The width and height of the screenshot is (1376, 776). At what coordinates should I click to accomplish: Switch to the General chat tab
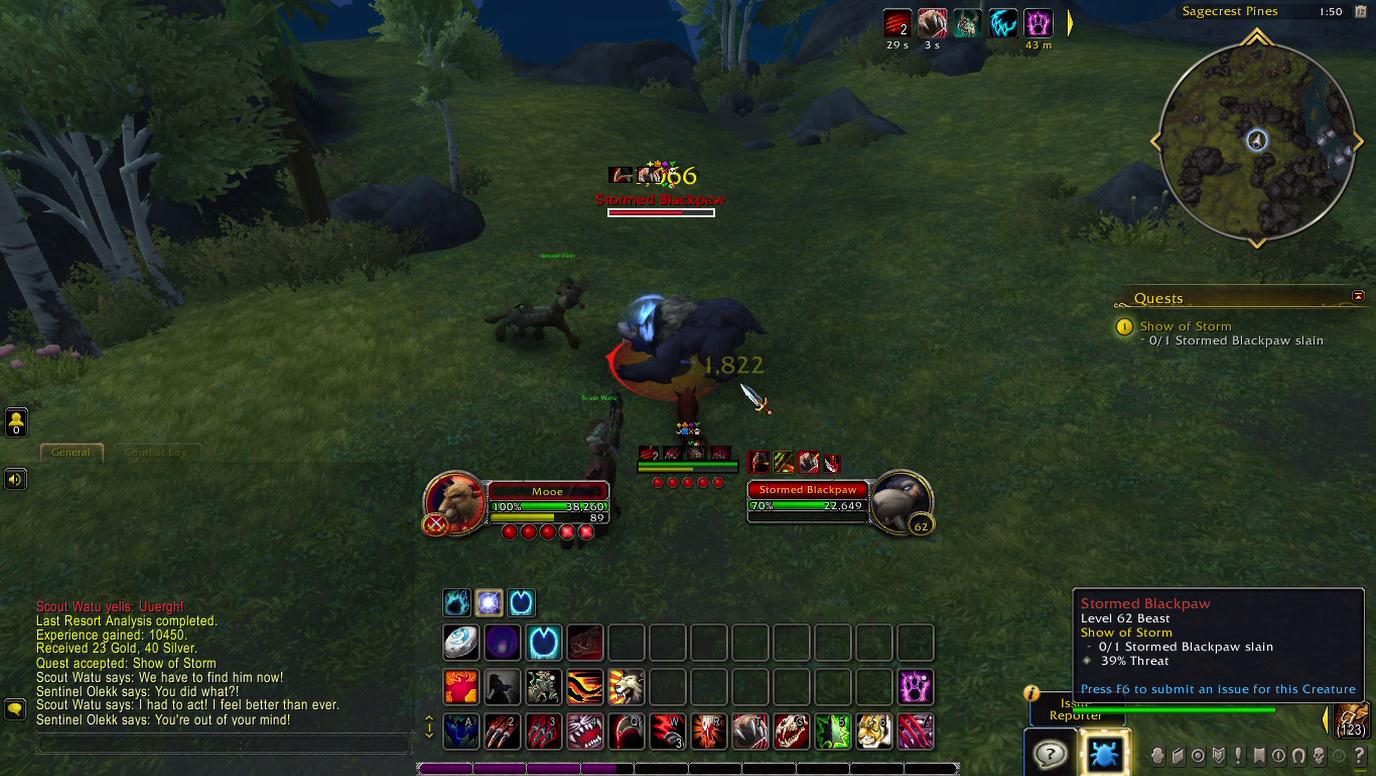coord(71,452)
